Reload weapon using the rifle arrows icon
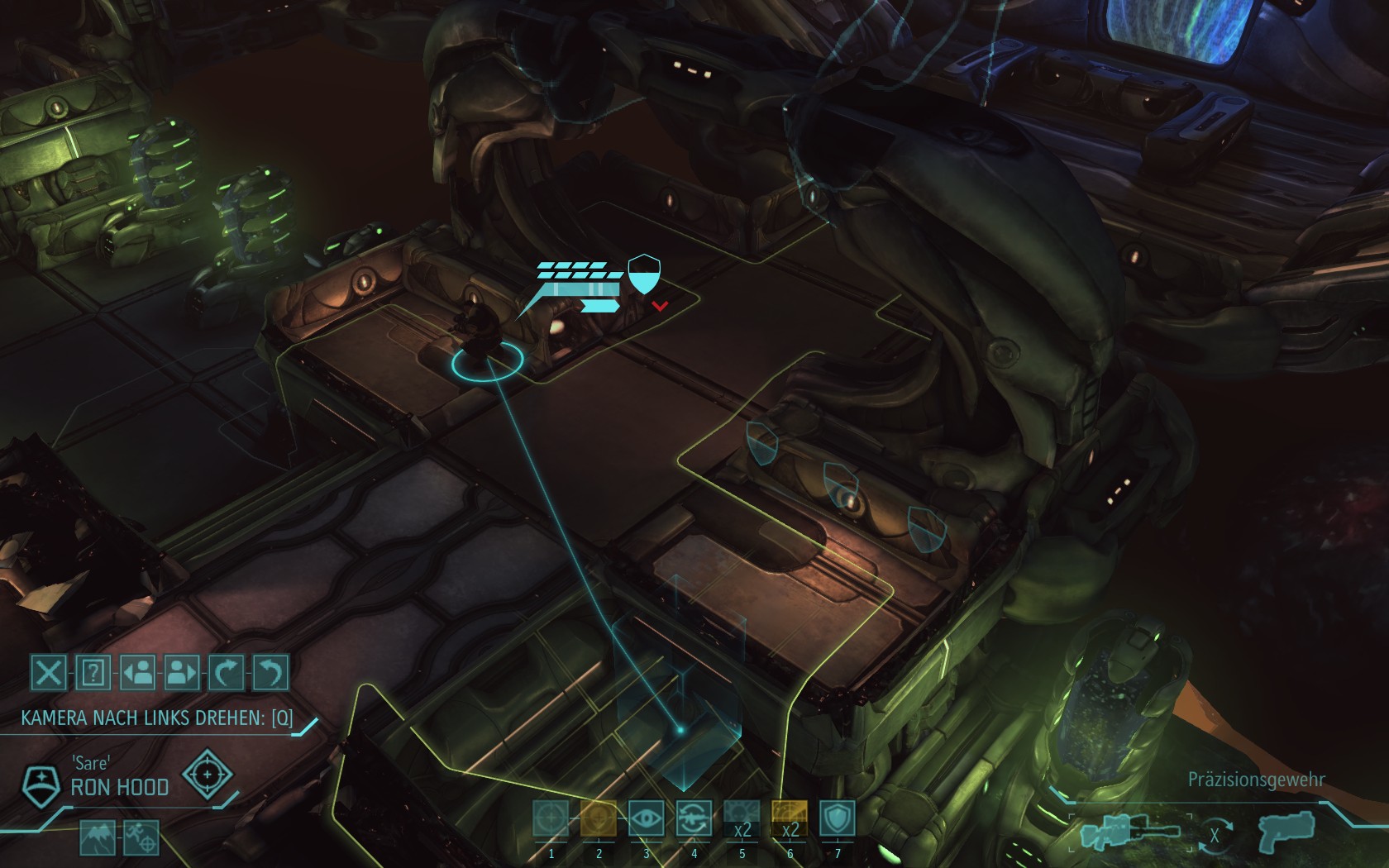 pyautogui.click(x=694, y=818)
